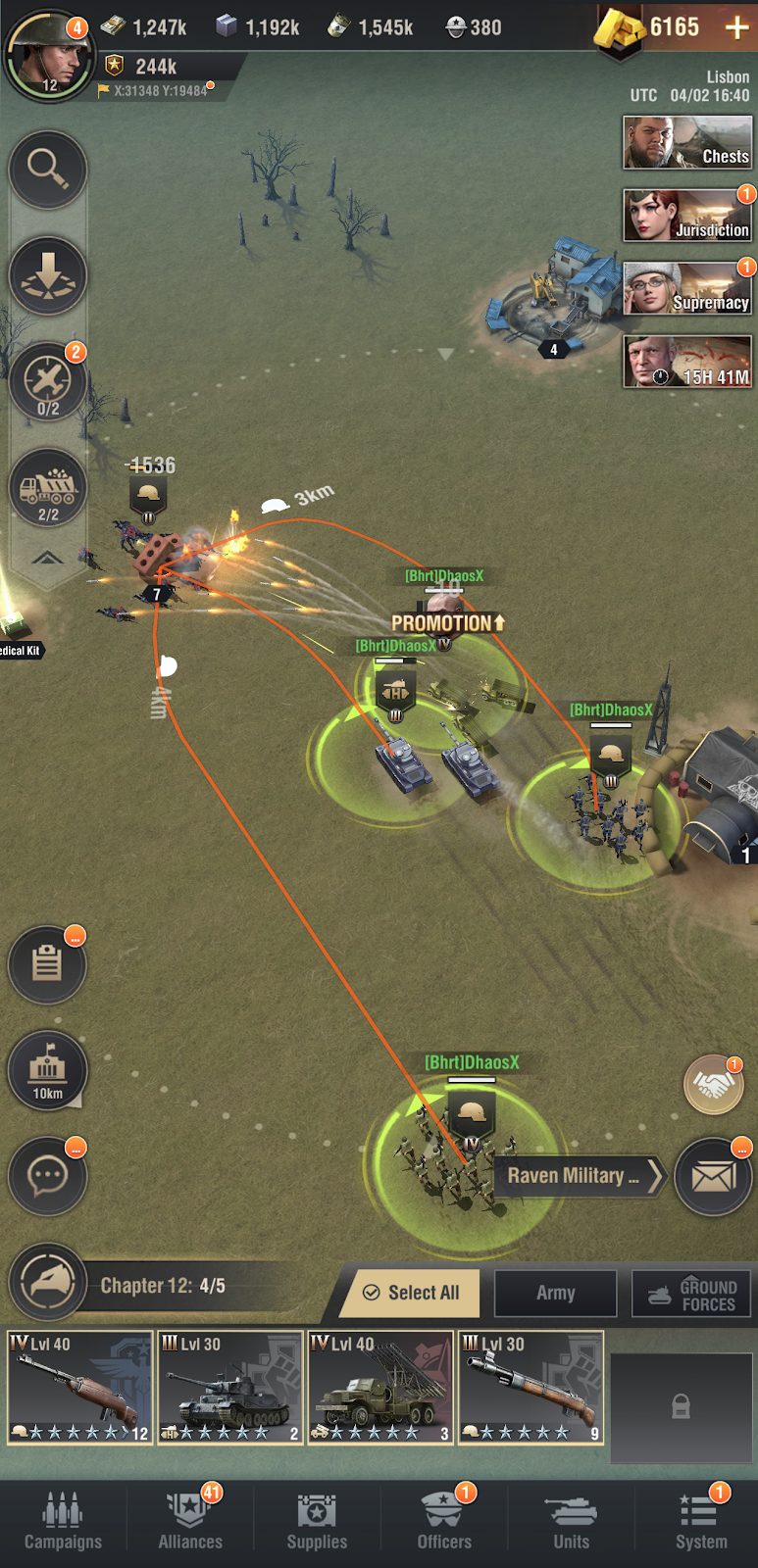The height and width of the screenshot is (1568, 758).
Task: Open the alliance handshake help button
Action: (713, 1085)
